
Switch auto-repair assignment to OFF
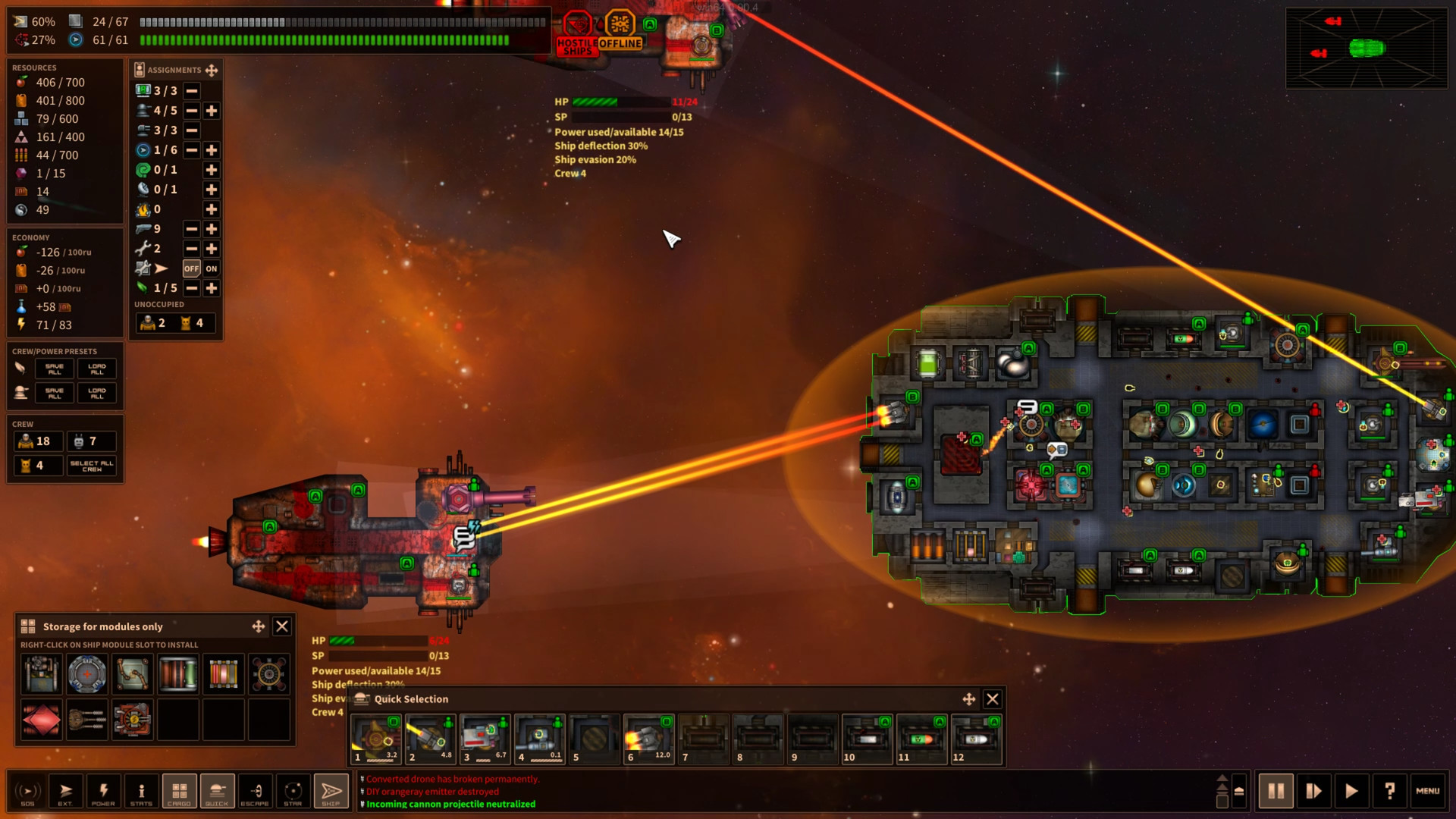[x=192, y=268]
